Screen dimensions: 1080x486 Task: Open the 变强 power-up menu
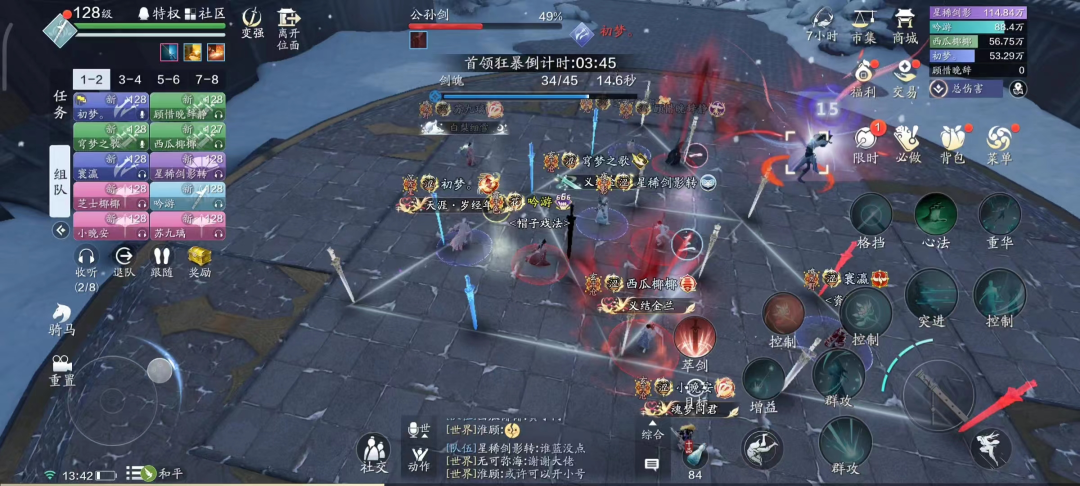tap(253, 22)
